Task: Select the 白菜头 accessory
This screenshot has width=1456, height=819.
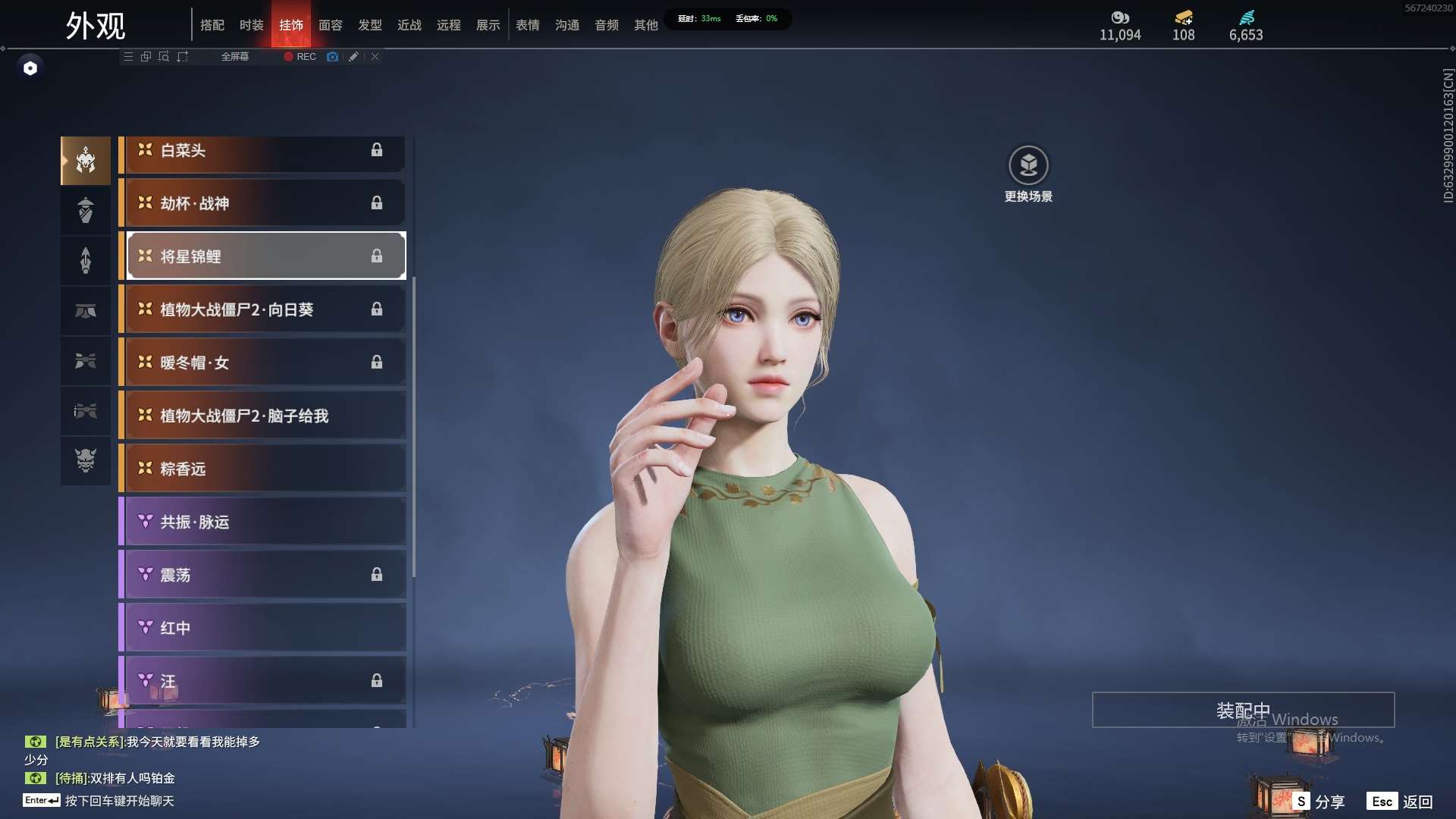Action: pos(262,150)
